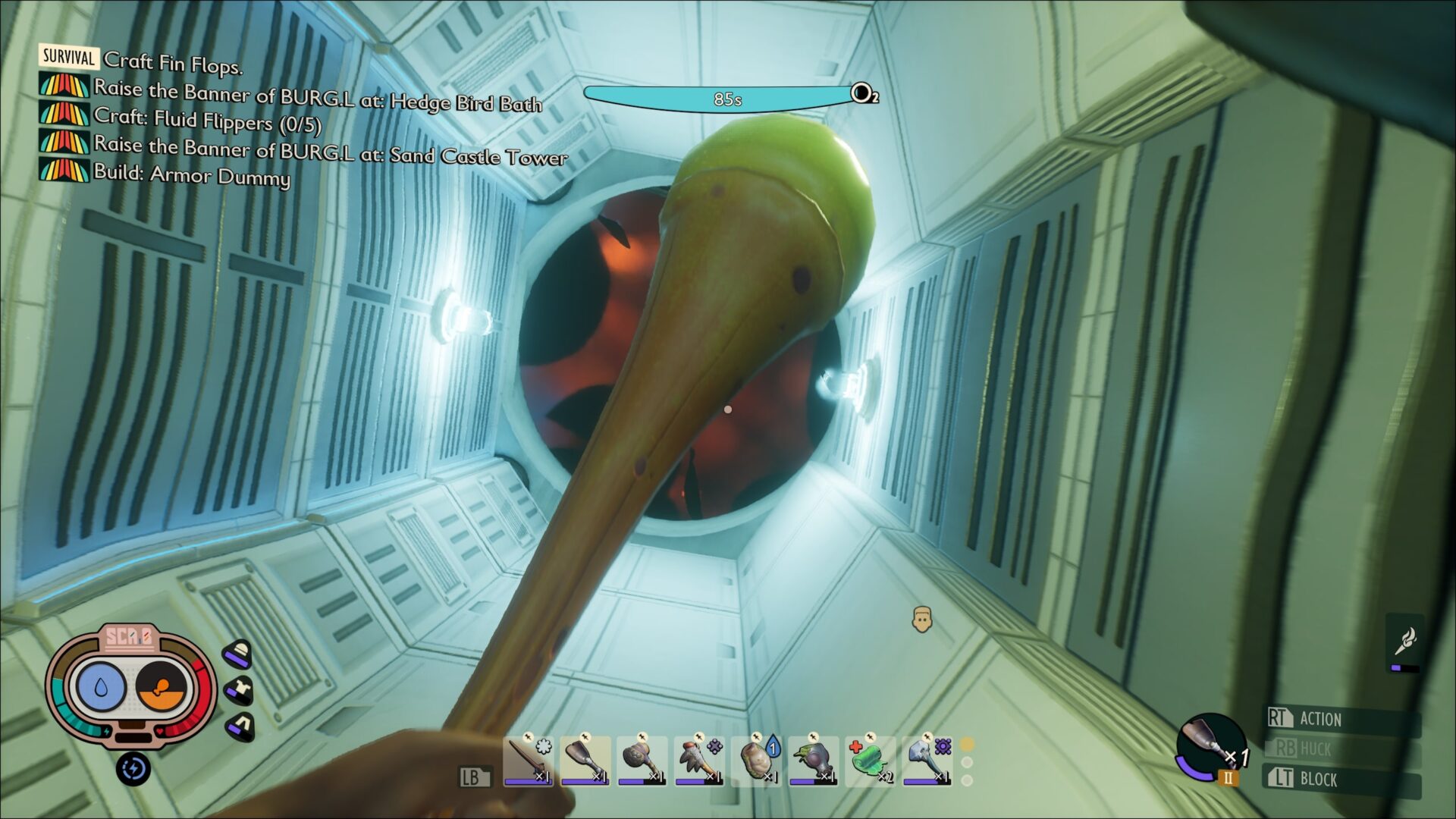The height and width of the screenshot is (819, 1456).
Task: Select the spiked weapon with purple cross badge
Action: 698,759
